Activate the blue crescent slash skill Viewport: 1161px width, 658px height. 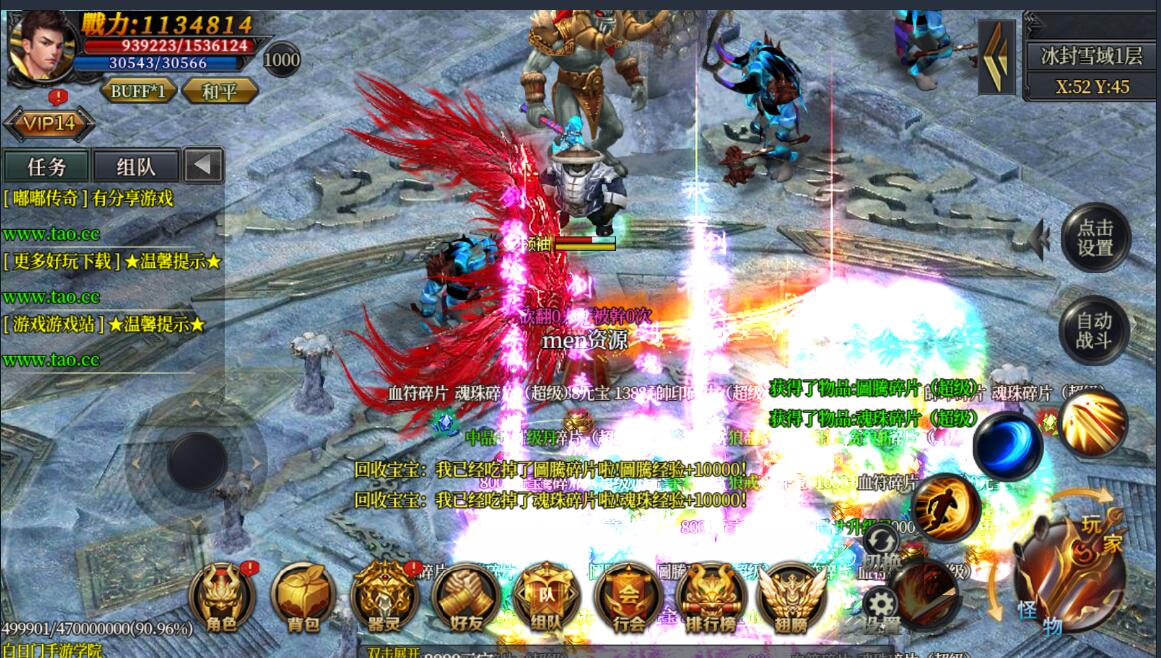pyautogui.click(x=1007, y=445)
